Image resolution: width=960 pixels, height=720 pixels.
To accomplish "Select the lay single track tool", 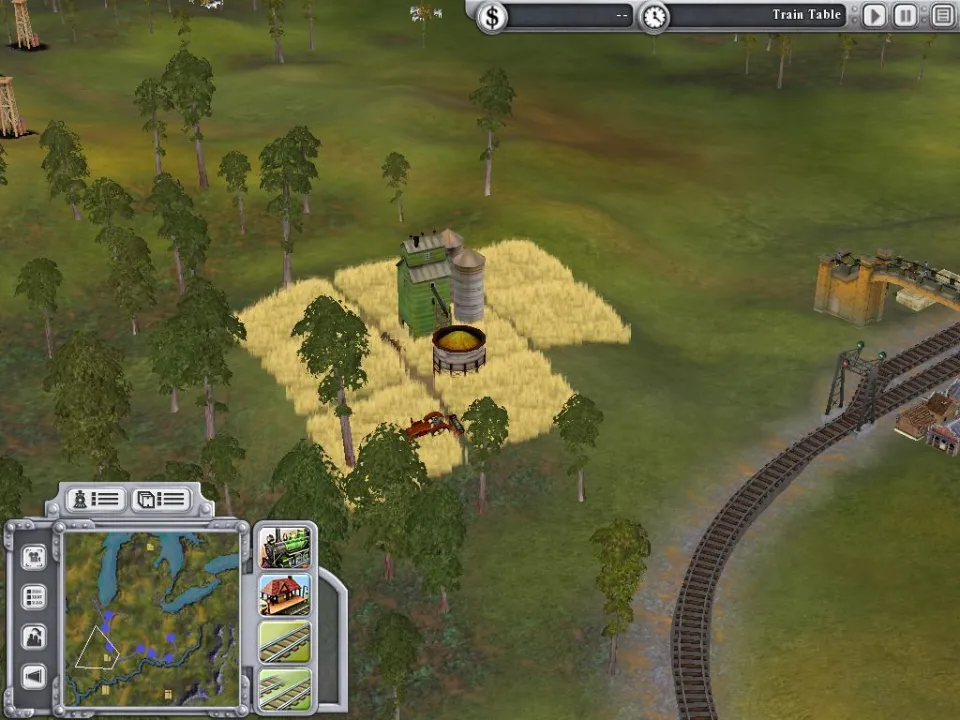I will 285,642.
